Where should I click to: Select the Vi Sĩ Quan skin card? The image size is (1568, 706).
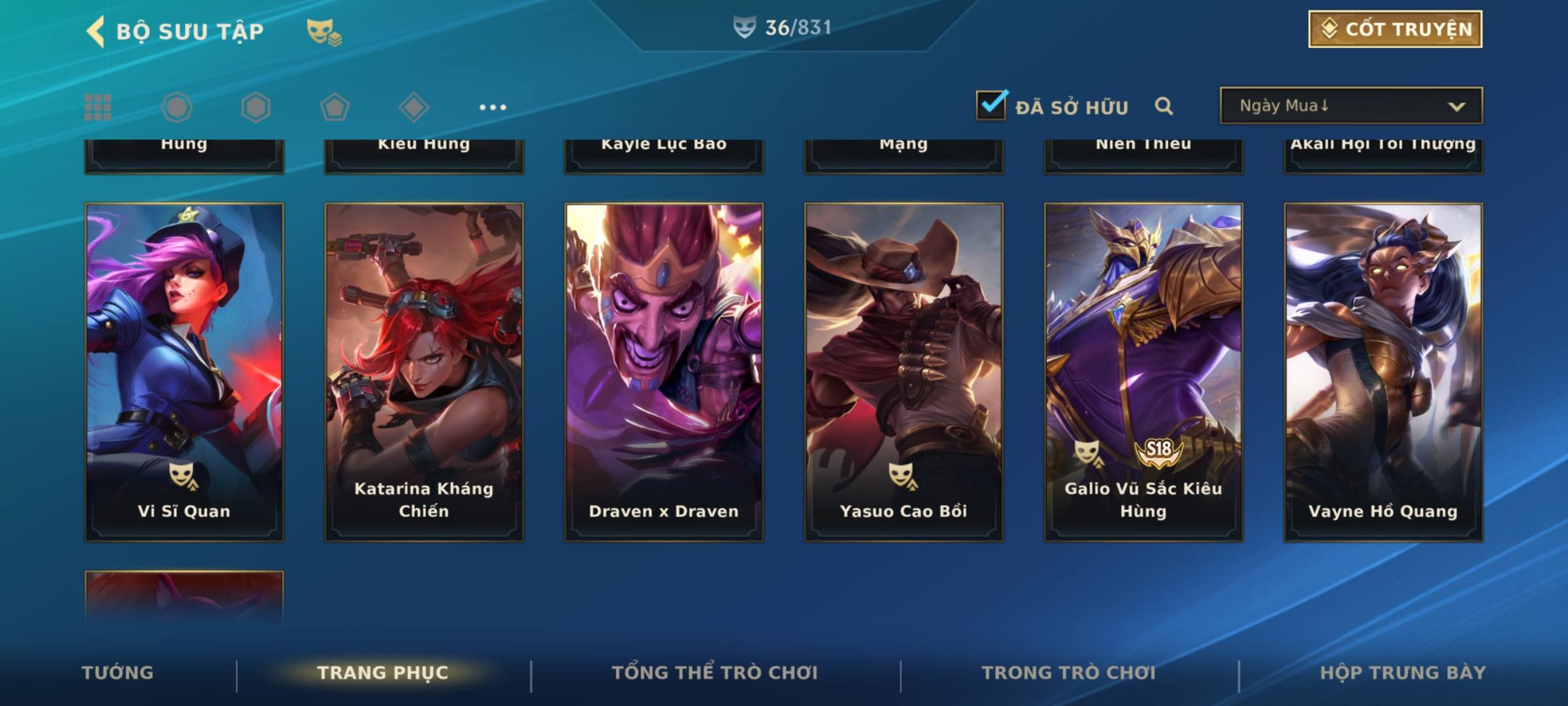[184, 371]
